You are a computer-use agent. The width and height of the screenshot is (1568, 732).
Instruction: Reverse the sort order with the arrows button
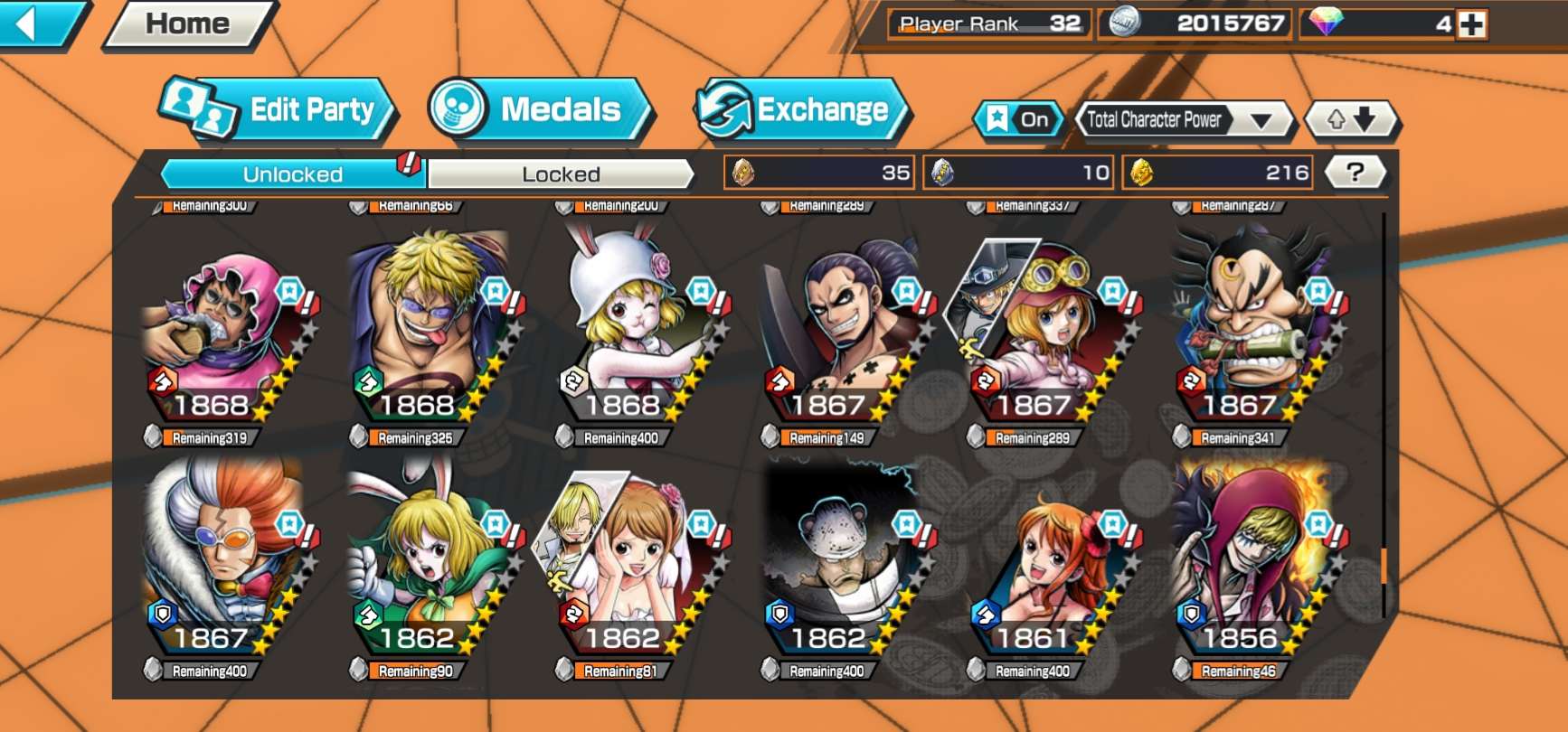click(x=1351, y=119)
